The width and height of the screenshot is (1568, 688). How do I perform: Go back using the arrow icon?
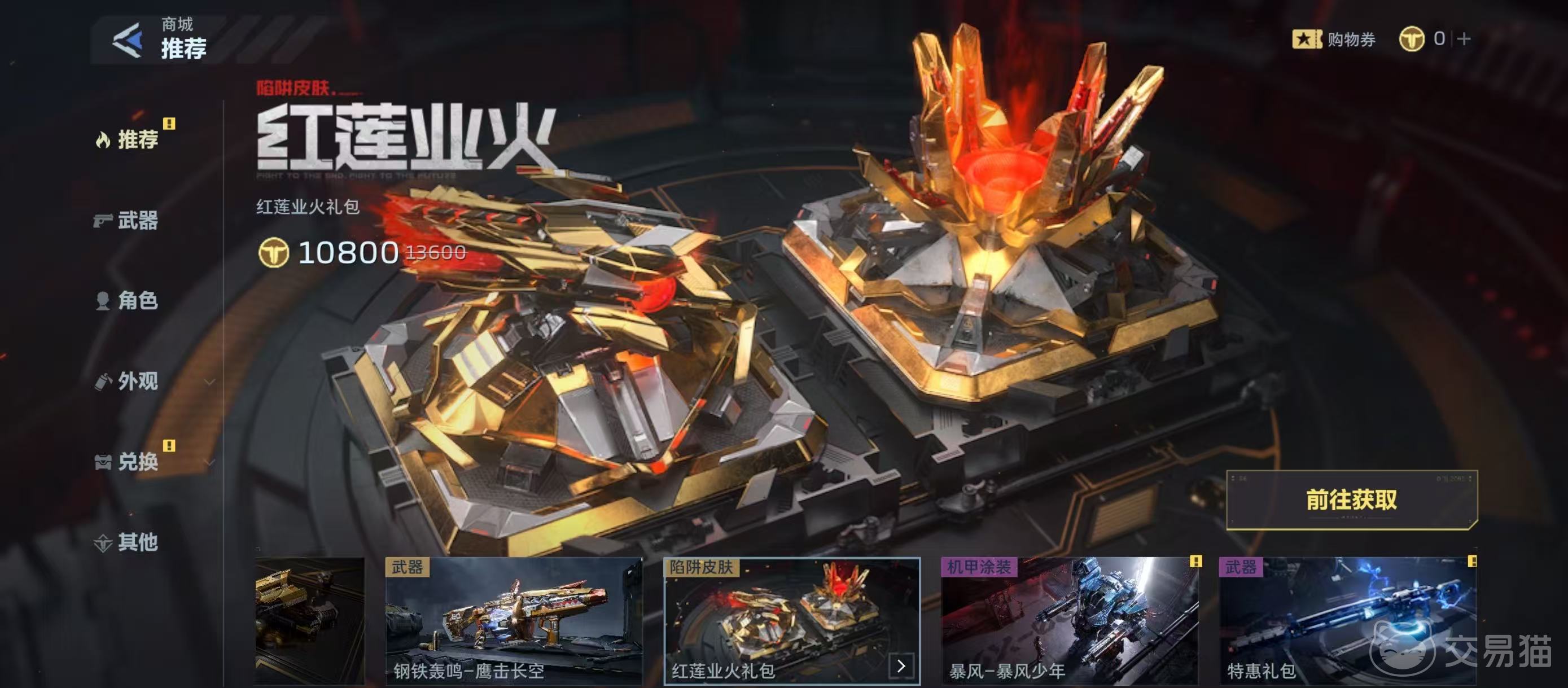pyautogui.click(x=128, y=40)
